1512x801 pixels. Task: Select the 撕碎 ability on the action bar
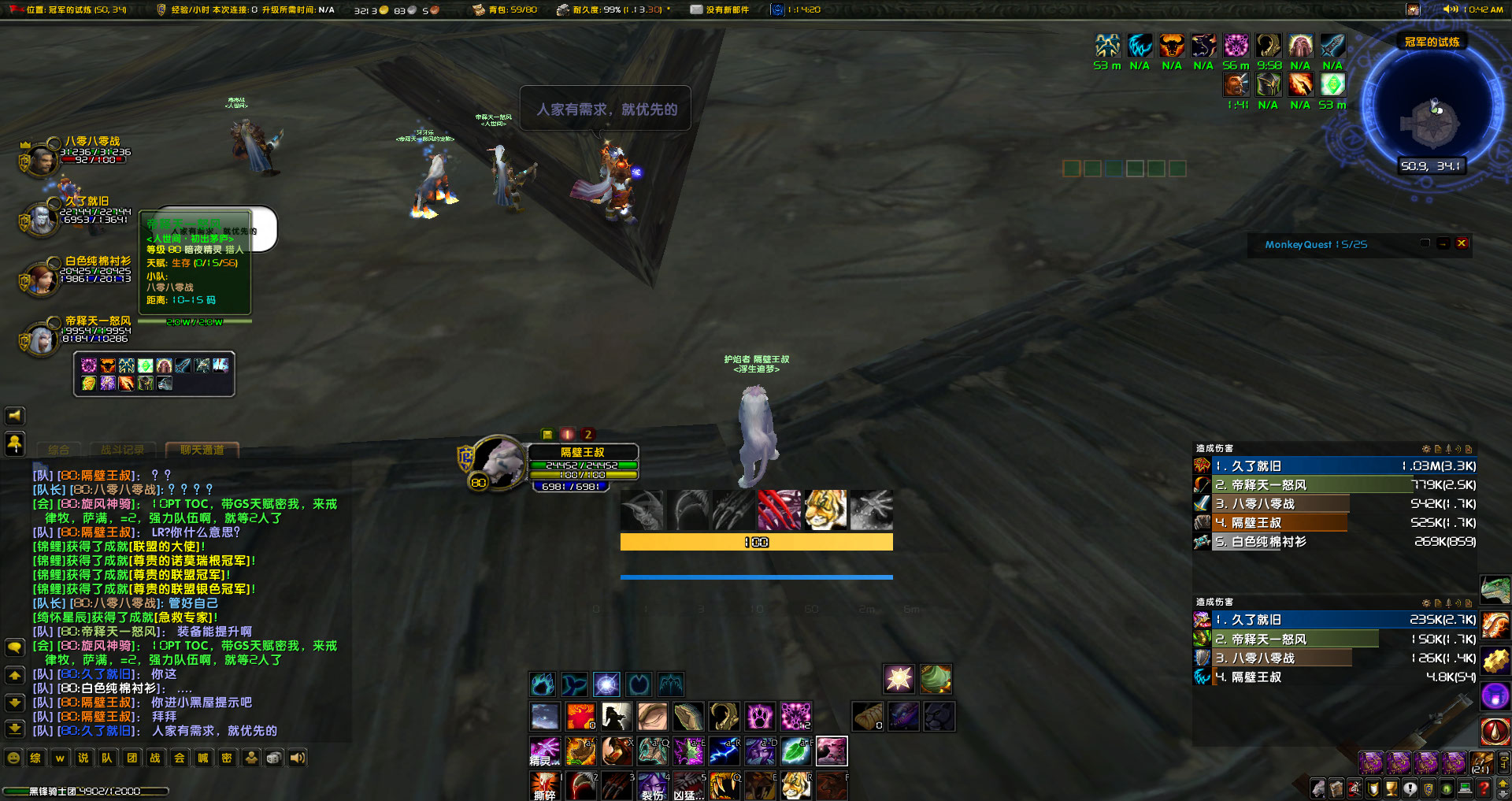click(544, 786)
